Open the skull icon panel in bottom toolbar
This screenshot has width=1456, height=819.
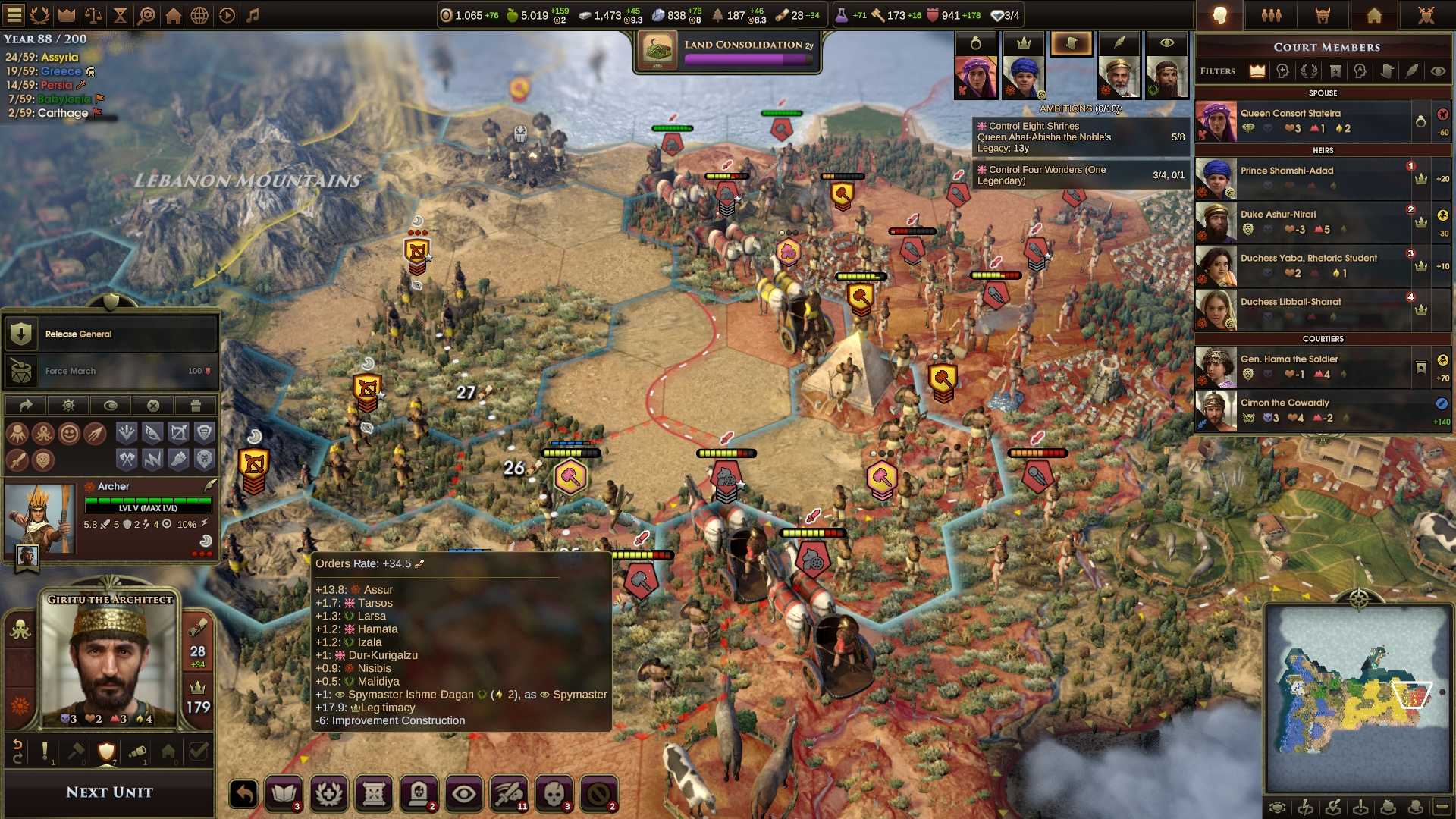click(554, 794)
